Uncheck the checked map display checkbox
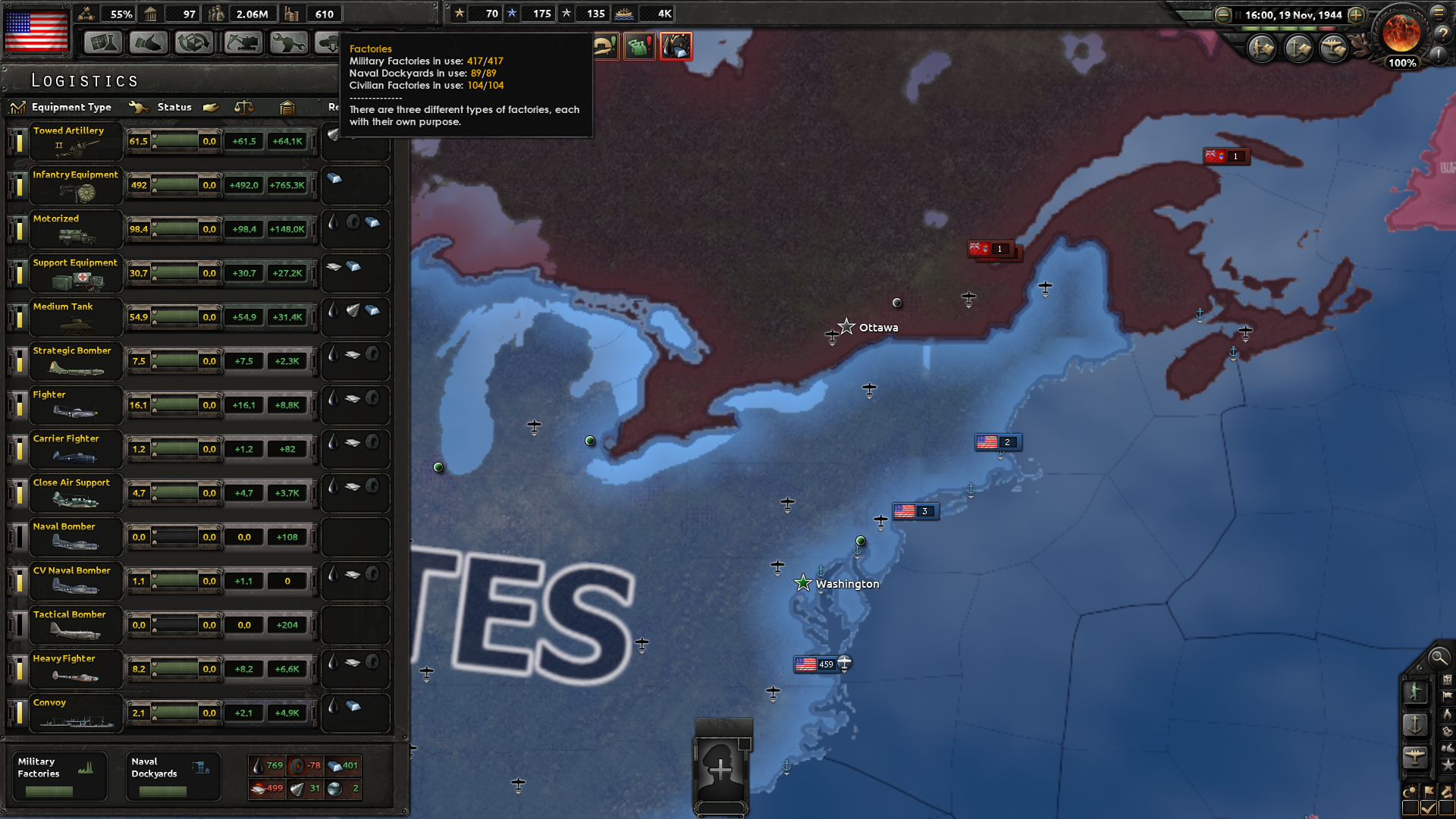This screenshot has height=819, width=1456. 1429,807
